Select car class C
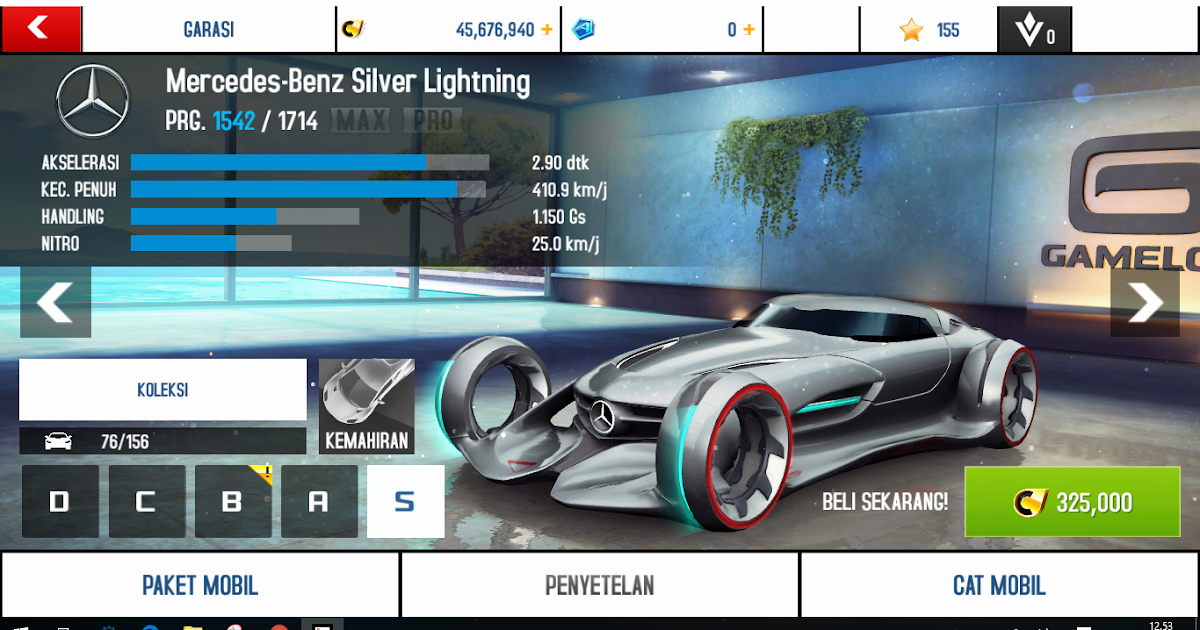The width and height of the screenshot is (1200, 630). 147,501
